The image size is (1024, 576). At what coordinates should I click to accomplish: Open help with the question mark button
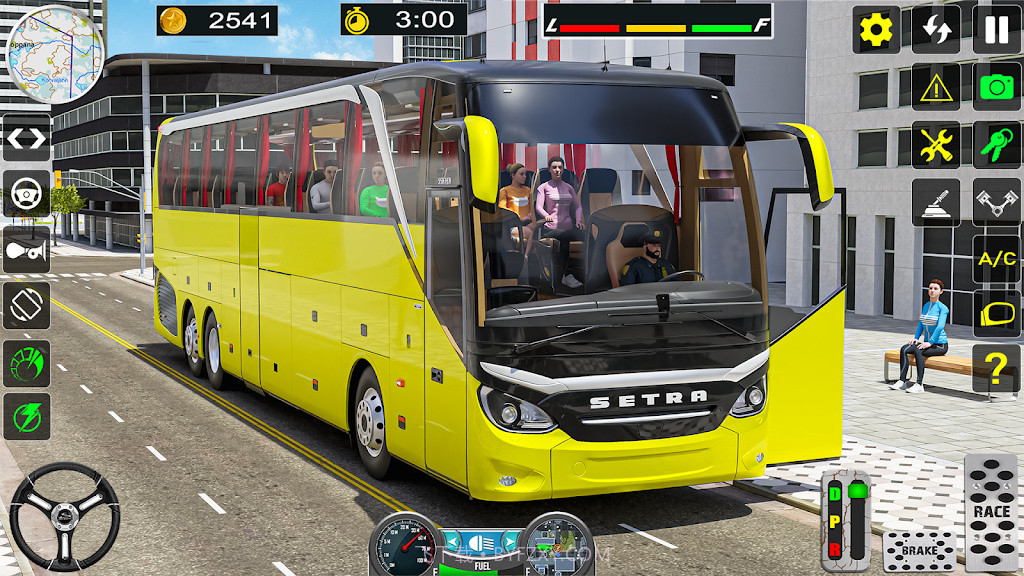[x=997, y=369]
